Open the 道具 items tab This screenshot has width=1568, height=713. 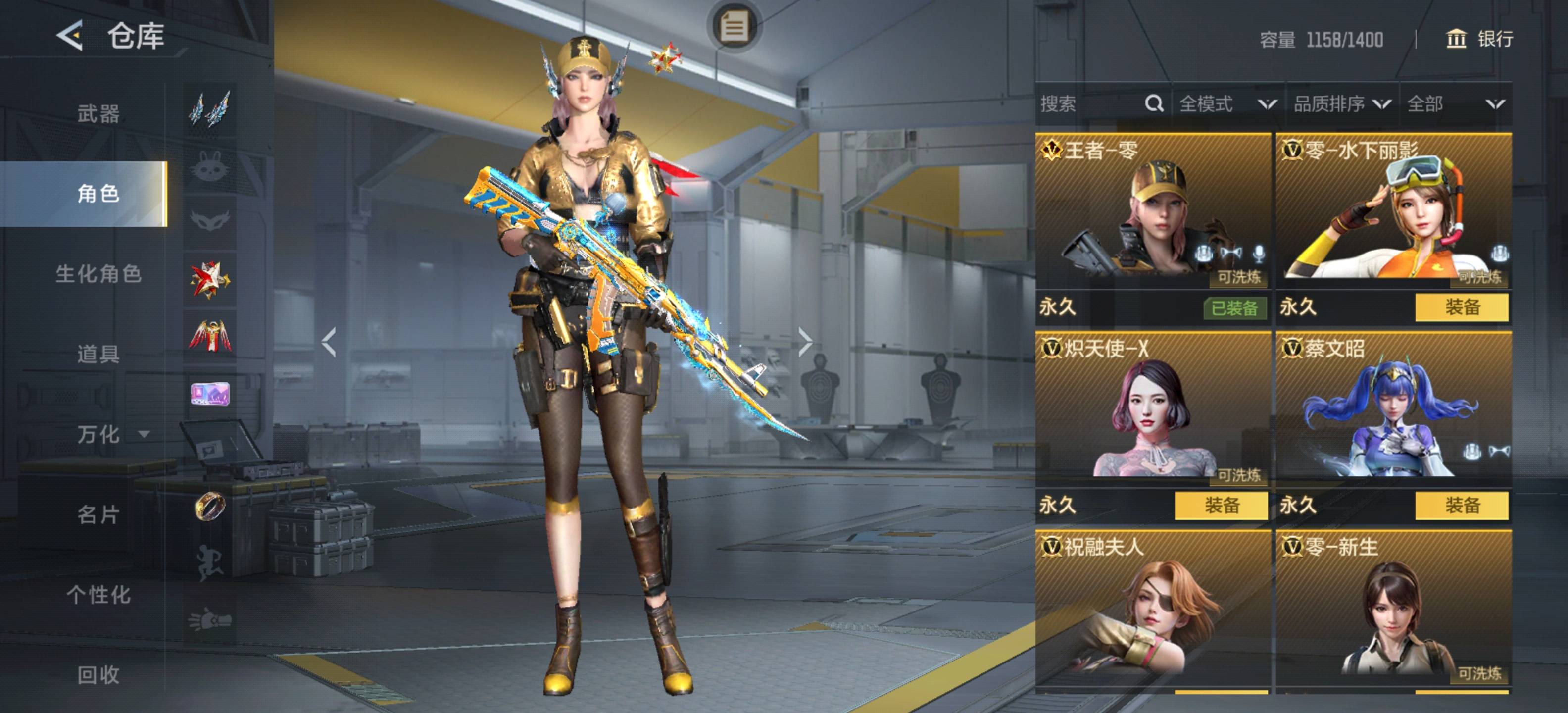click(x=98, y=354)
